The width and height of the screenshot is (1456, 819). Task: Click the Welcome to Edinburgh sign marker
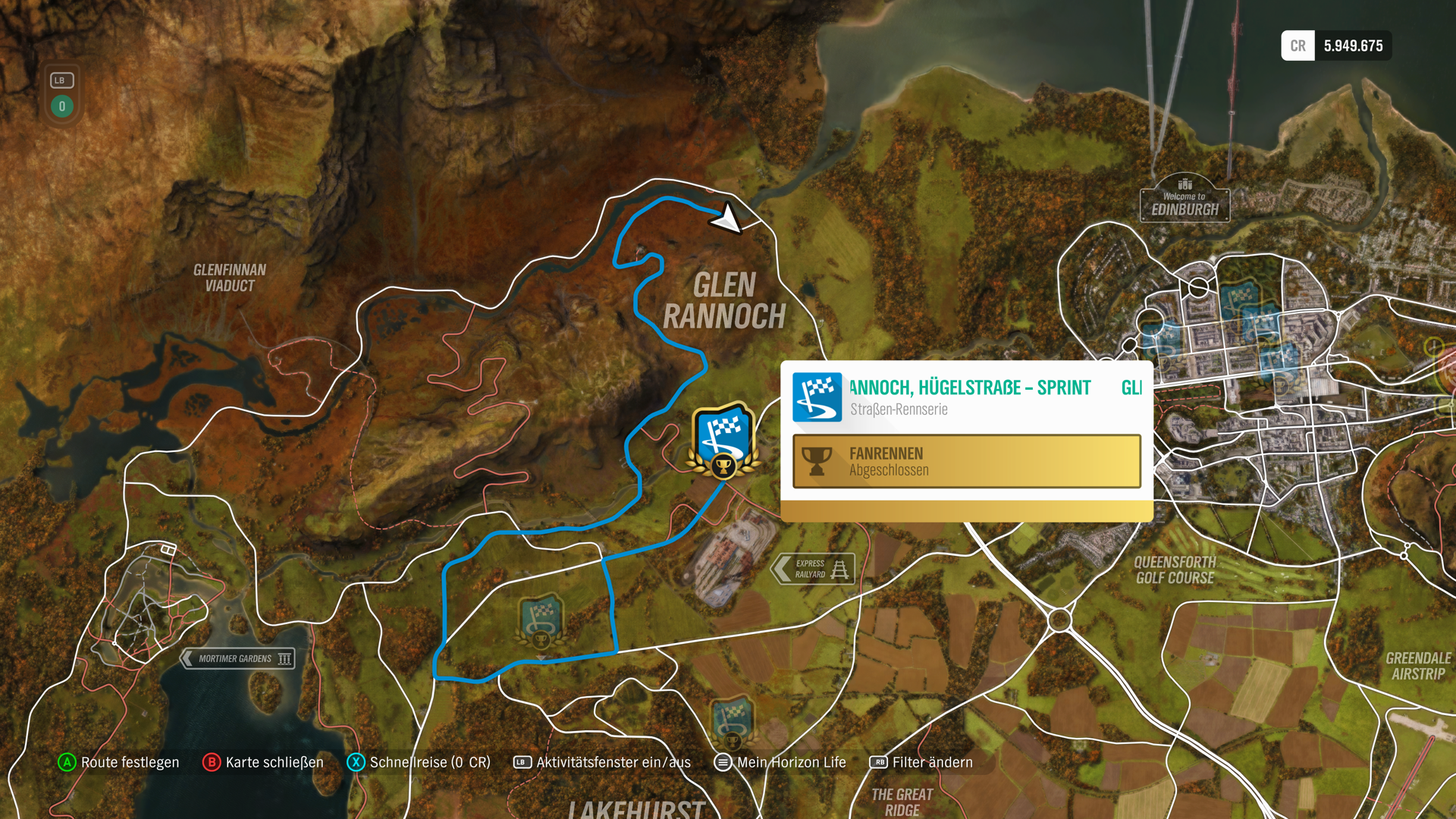[x=1185, y=199]
